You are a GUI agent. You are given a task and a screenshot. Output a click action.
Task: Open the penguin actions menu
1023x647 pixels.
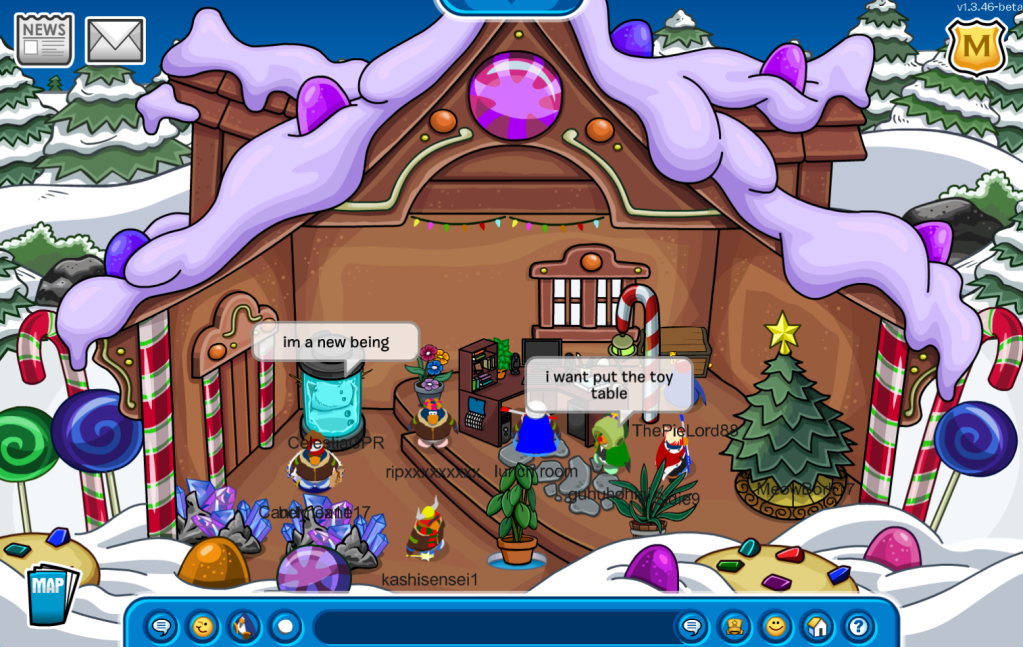click(243, 627)
